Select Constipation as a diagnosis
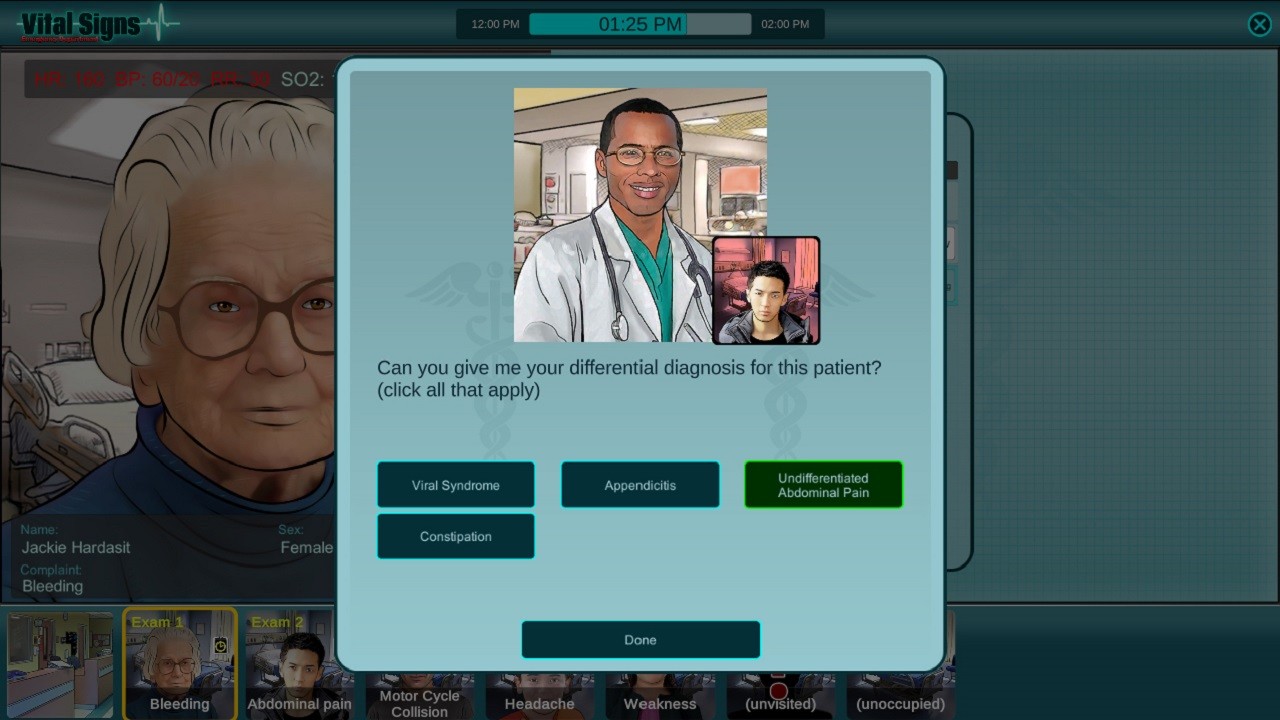 (455, 536)
